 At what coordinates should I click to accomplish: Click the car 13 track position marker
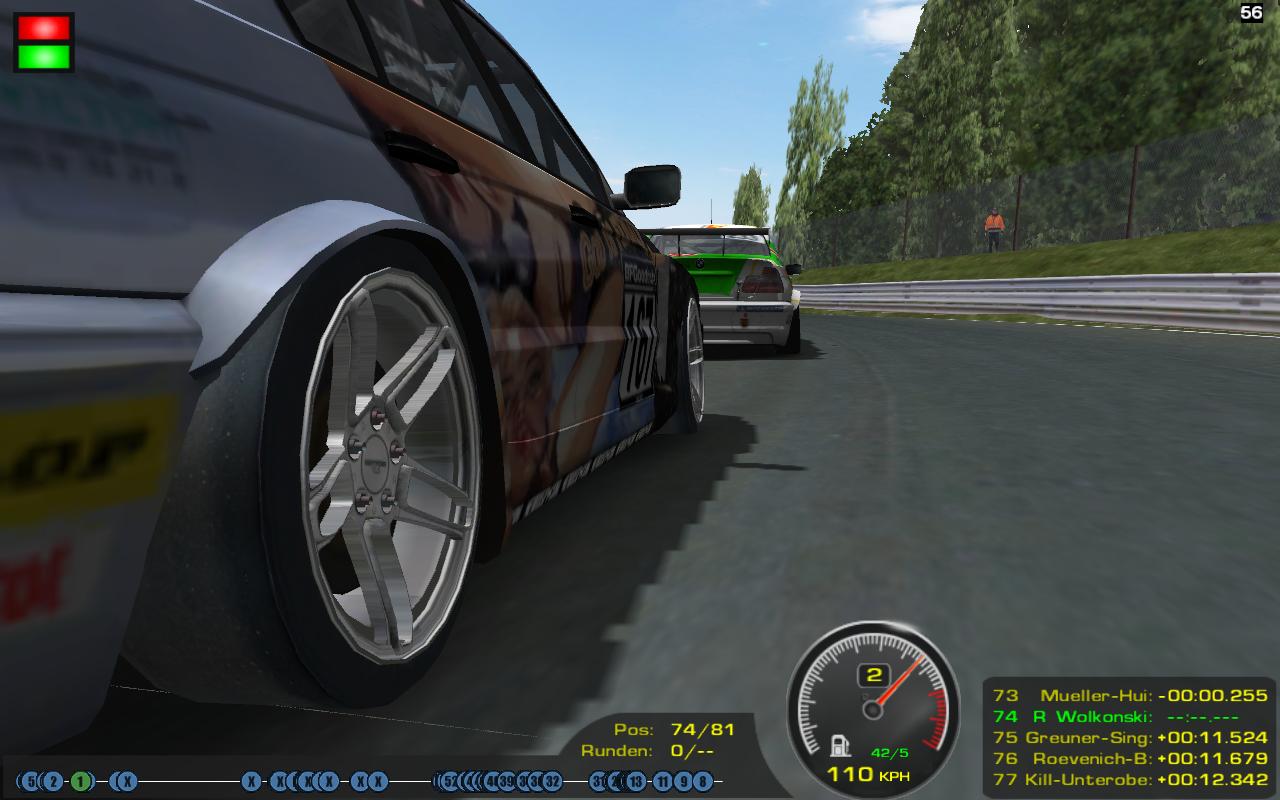pyautogui.click(x=635, y=781)
